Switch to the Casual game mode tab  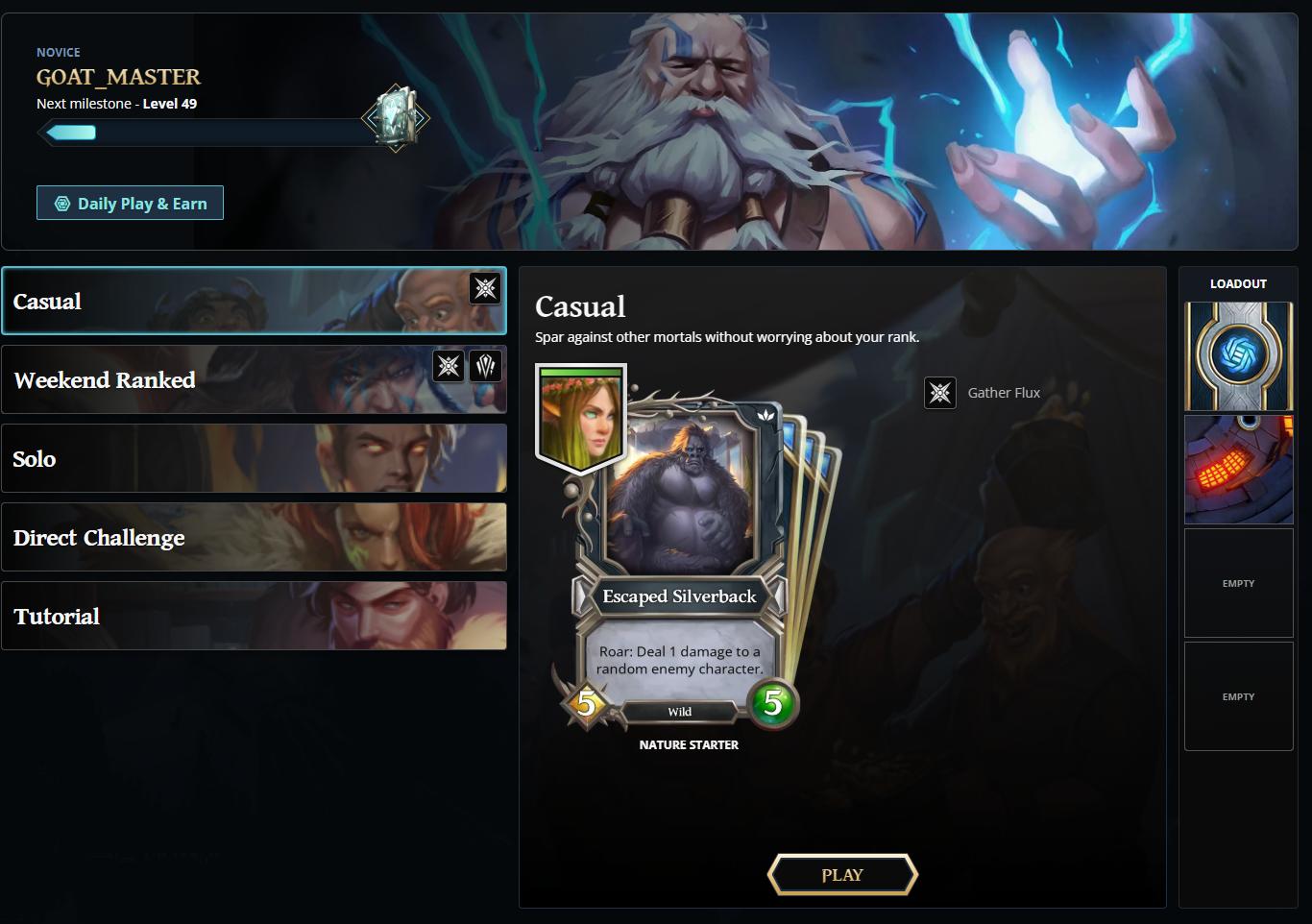(x=255, y=301)
